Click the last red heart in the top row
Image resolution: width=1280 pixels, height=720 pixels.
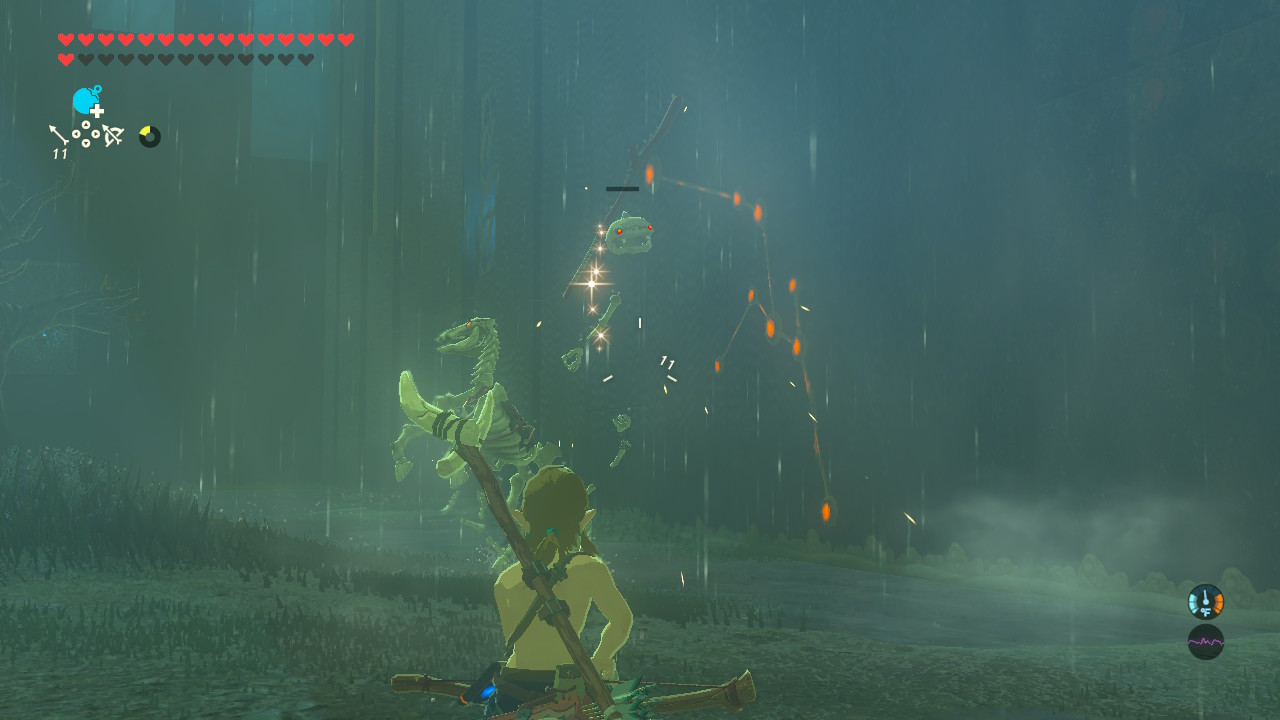point(347,40)
